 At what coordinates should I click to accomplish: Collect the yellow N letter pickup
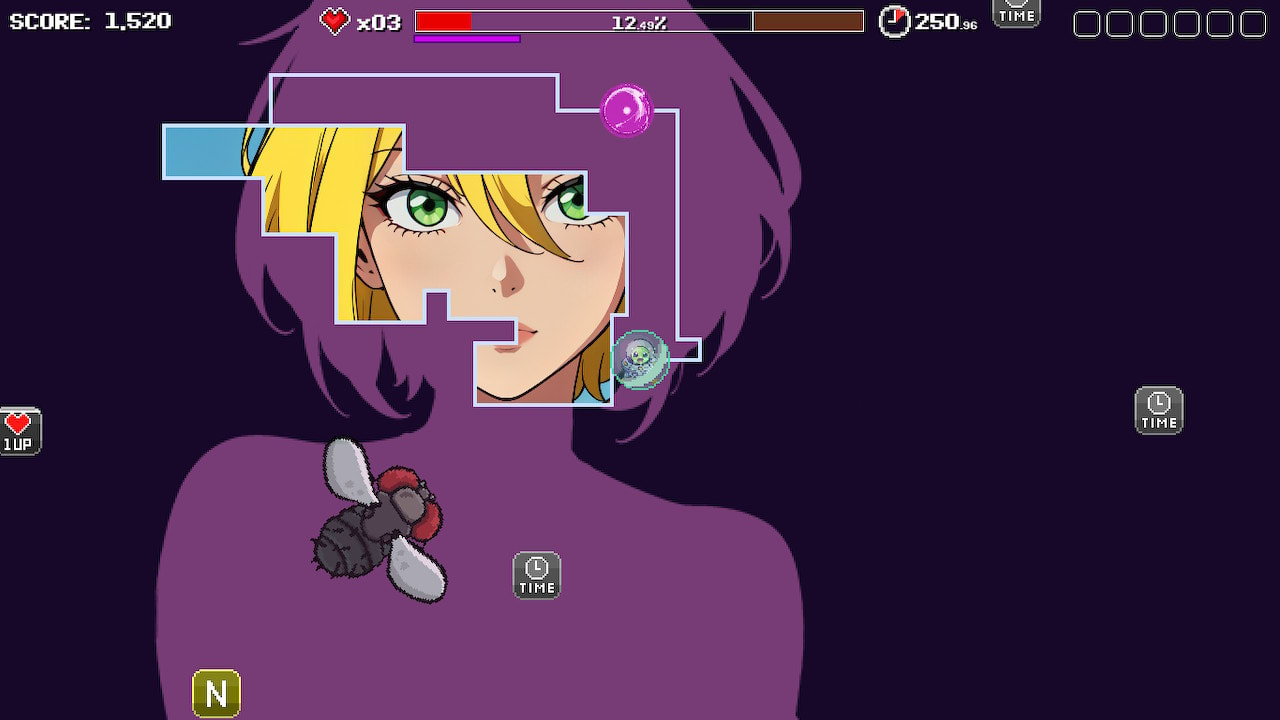coord(218,691)
